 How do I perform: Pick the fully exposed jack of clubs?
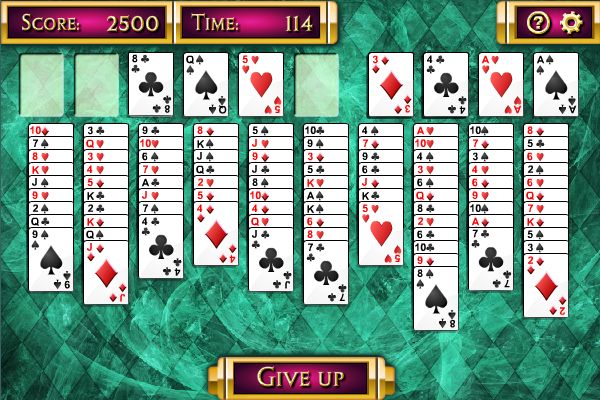[x=271, y=260]
